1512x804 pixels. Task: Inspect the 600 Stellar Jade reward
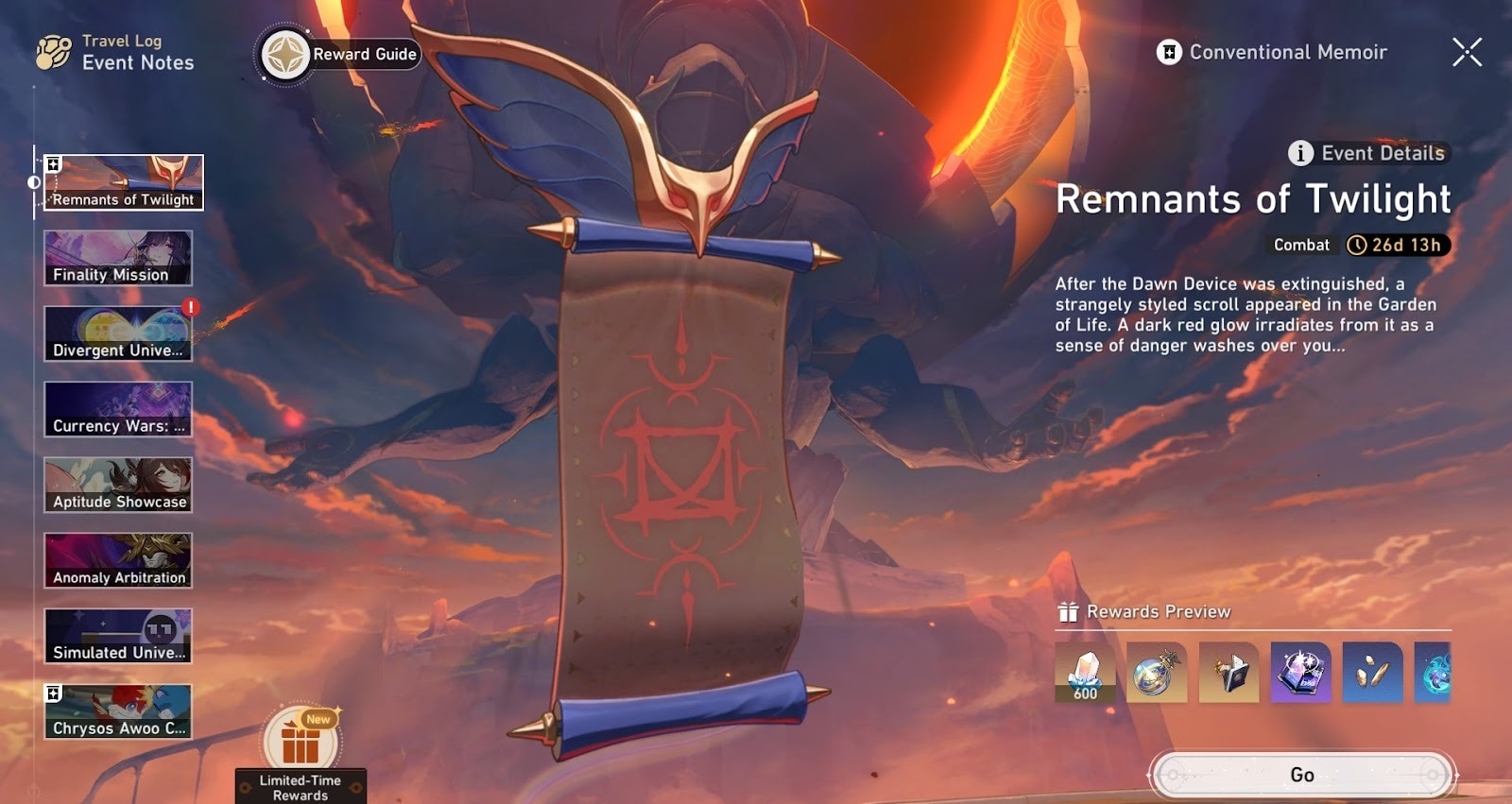[x=1085, y=673]
